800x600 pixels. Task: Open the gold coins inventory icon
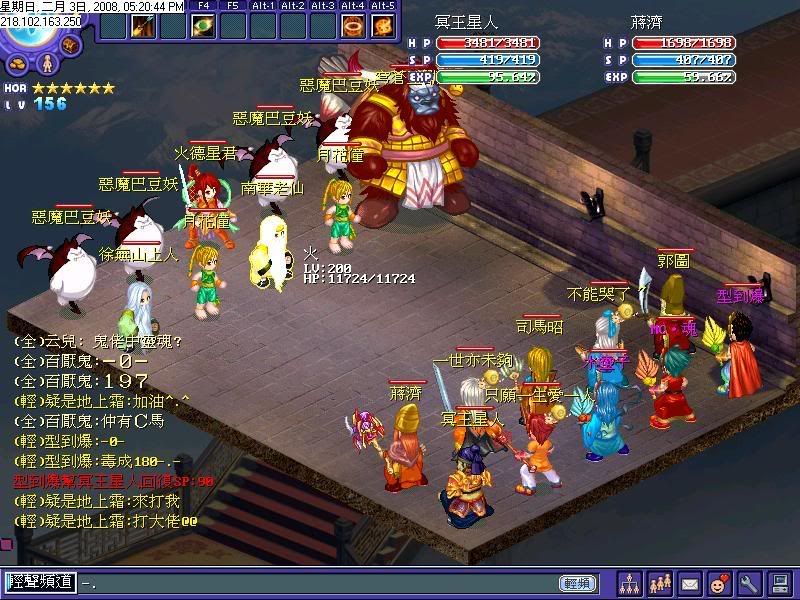point(19,63)
